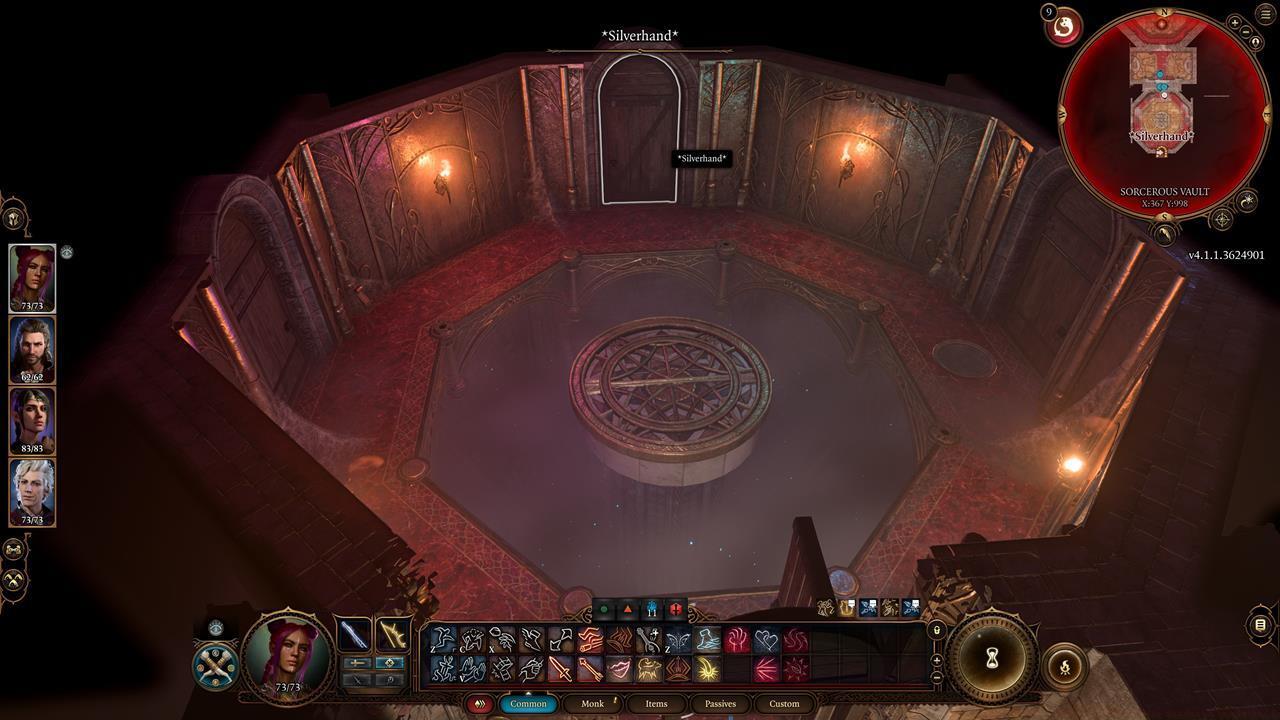Remove a hotbar row with the minus control
This screenshot has height=720, width=1280.
[937, 677]
